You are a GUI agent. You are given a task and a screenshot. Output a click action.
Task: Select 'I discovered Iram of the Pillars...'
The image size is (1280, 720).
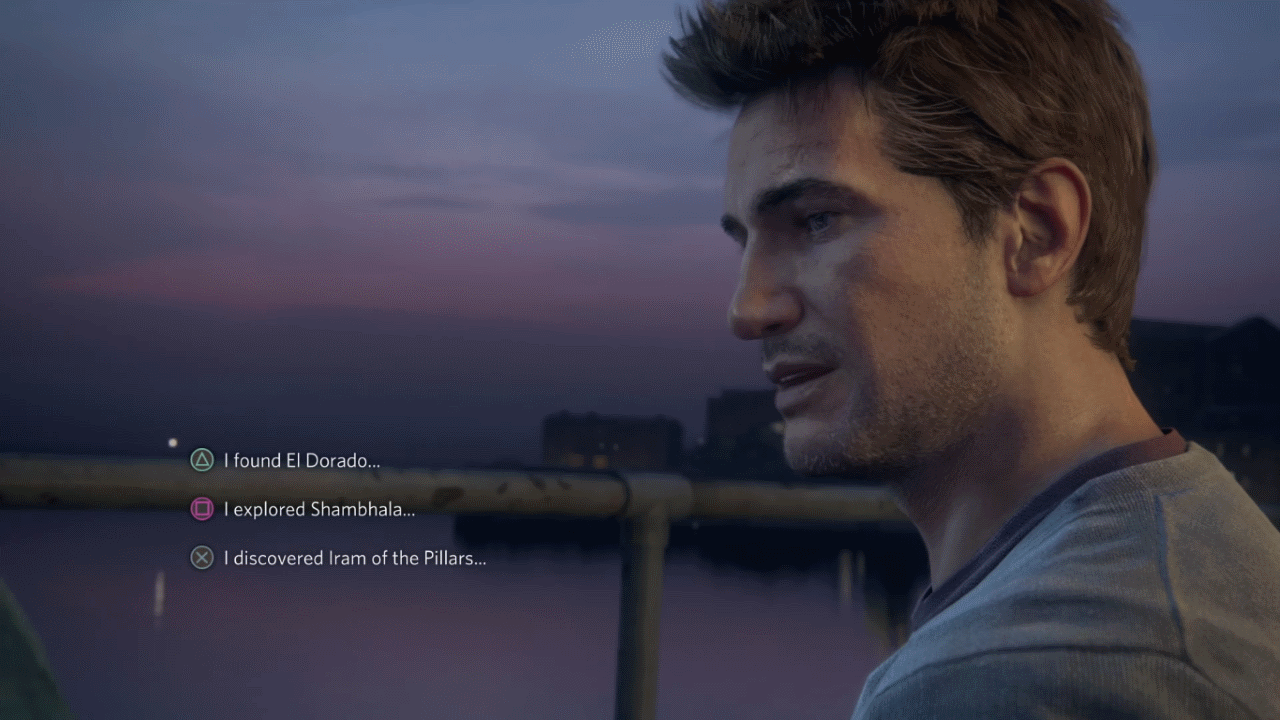[355, 559]
